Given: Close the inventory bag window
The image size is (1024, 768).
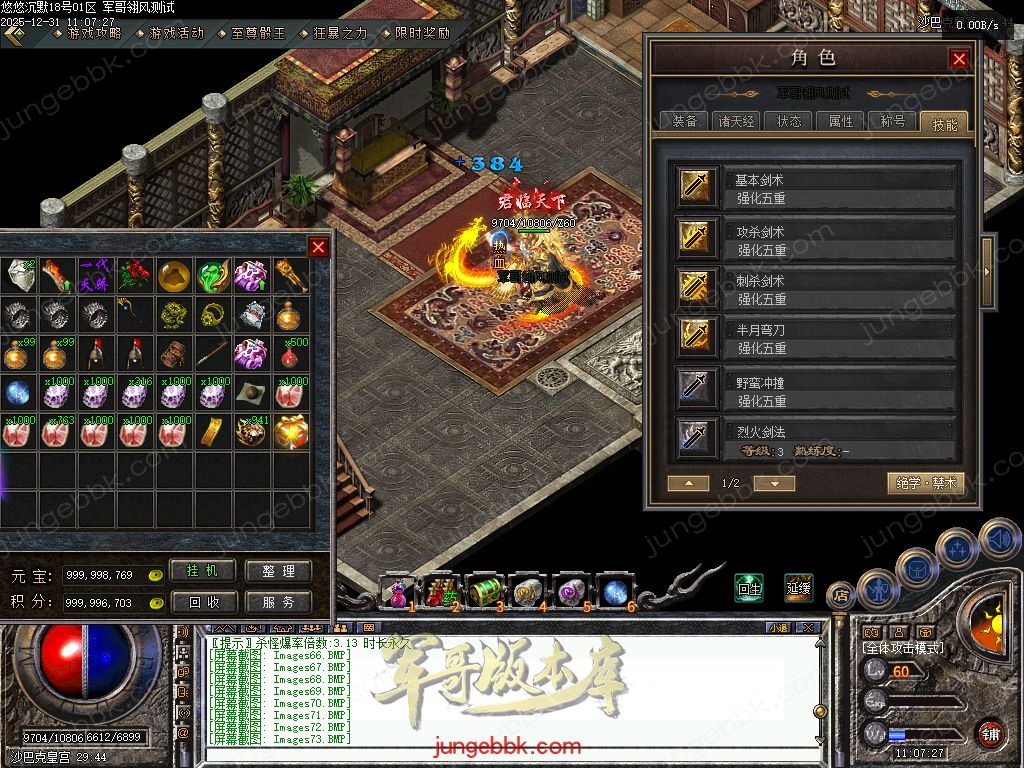Looking at the screenshot, I should 318,247.
